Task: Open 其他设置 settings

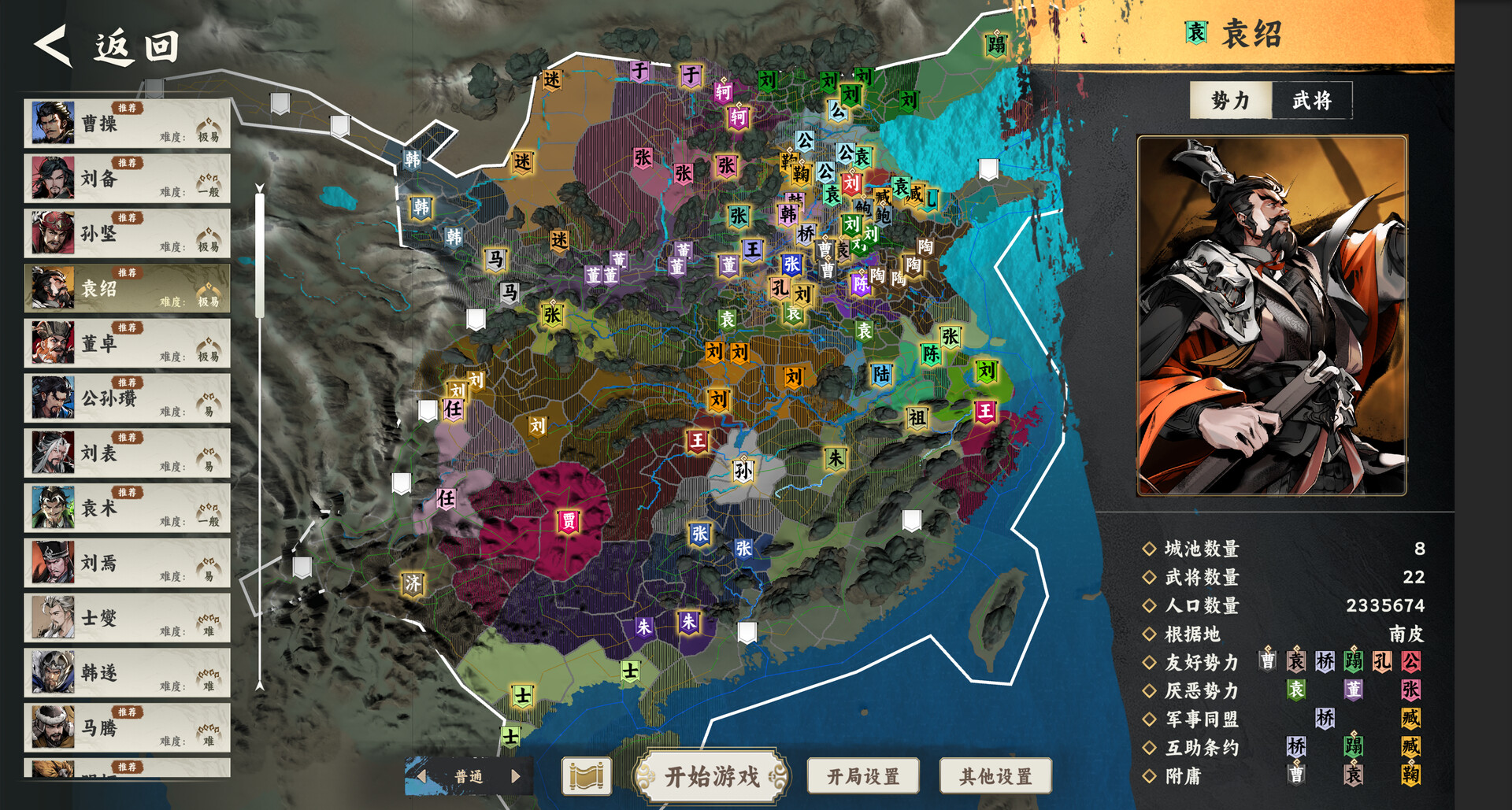Action: coord(995,775)
